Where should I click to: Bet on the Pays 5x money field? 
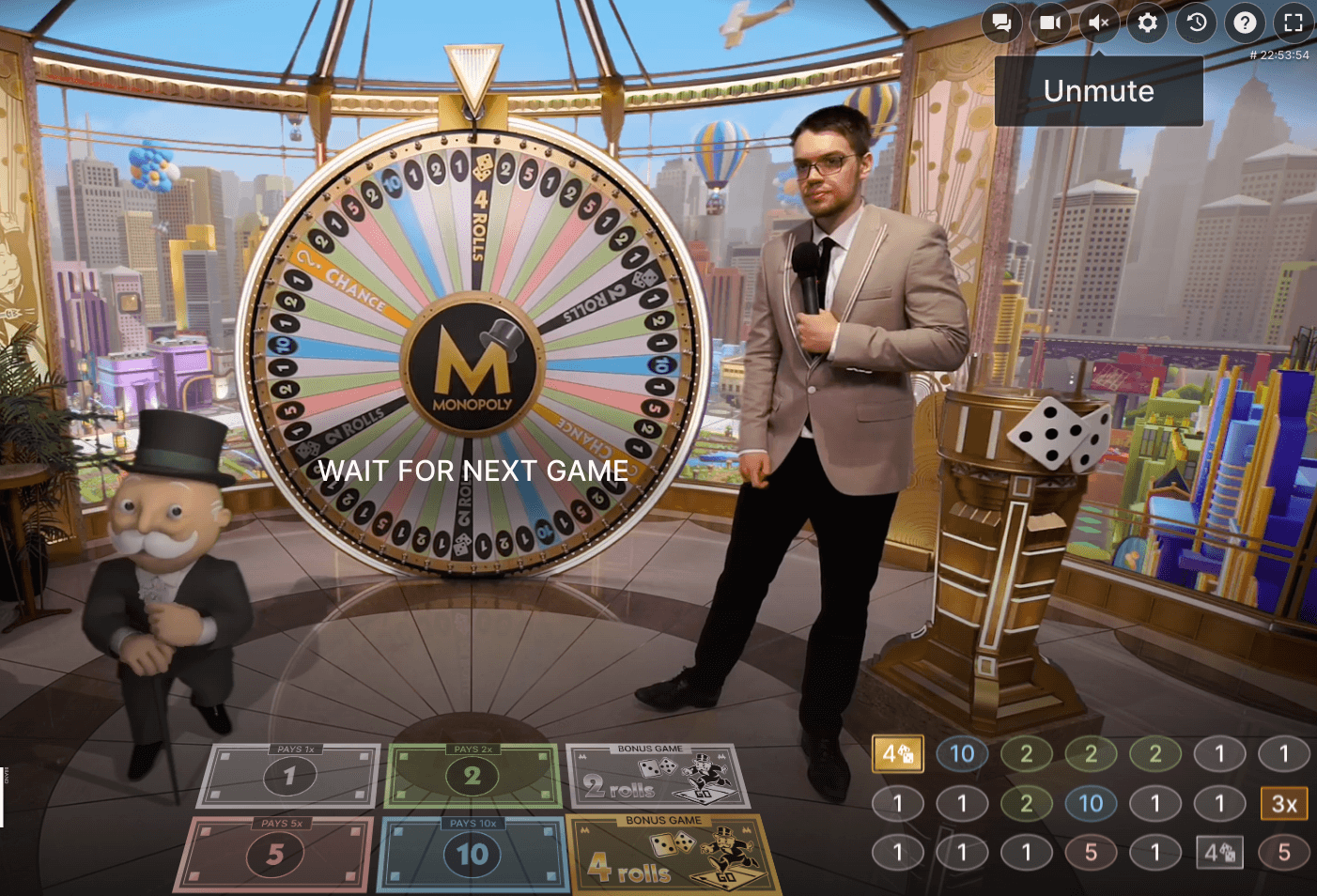275,853
